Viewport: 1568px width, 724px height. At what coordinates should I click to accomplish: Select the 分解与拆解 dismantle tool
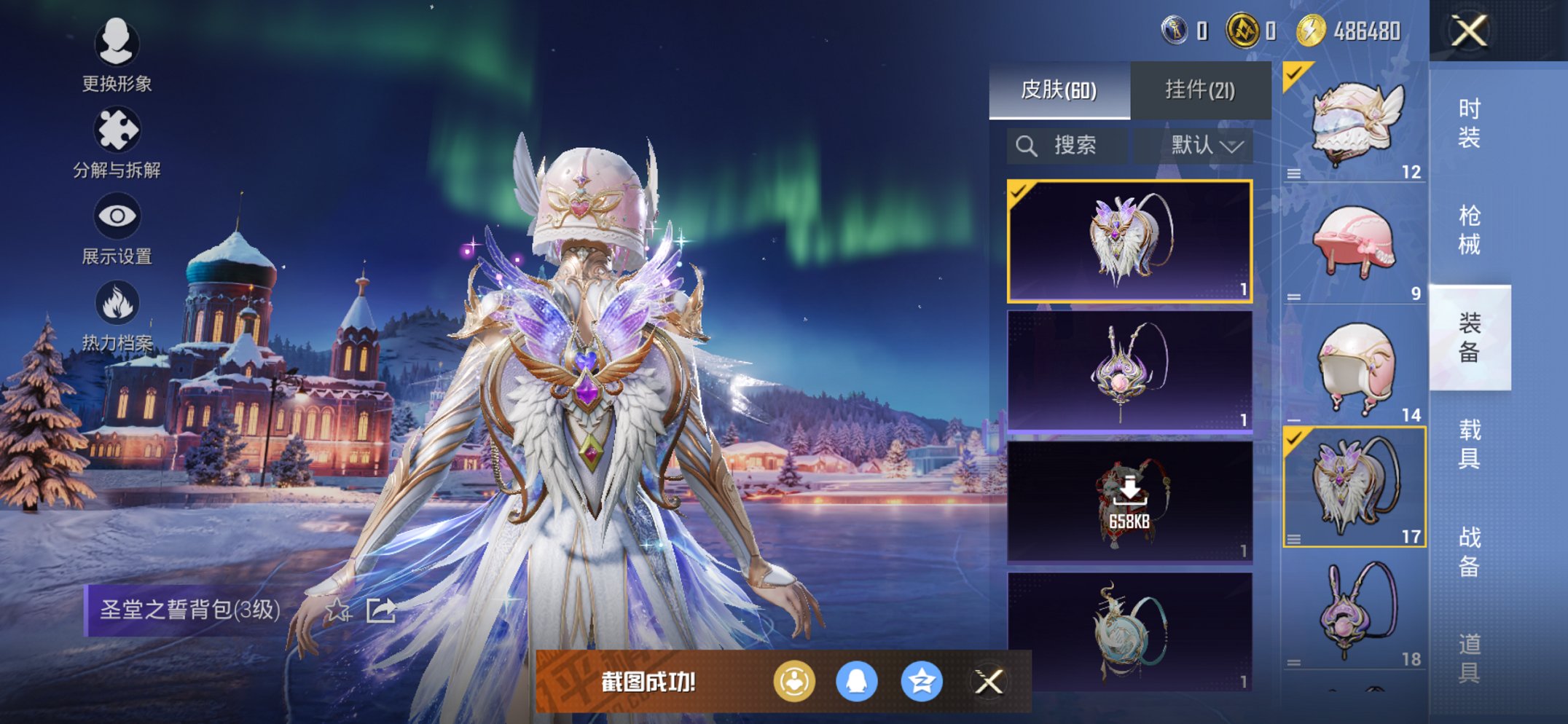pos(119,130)
